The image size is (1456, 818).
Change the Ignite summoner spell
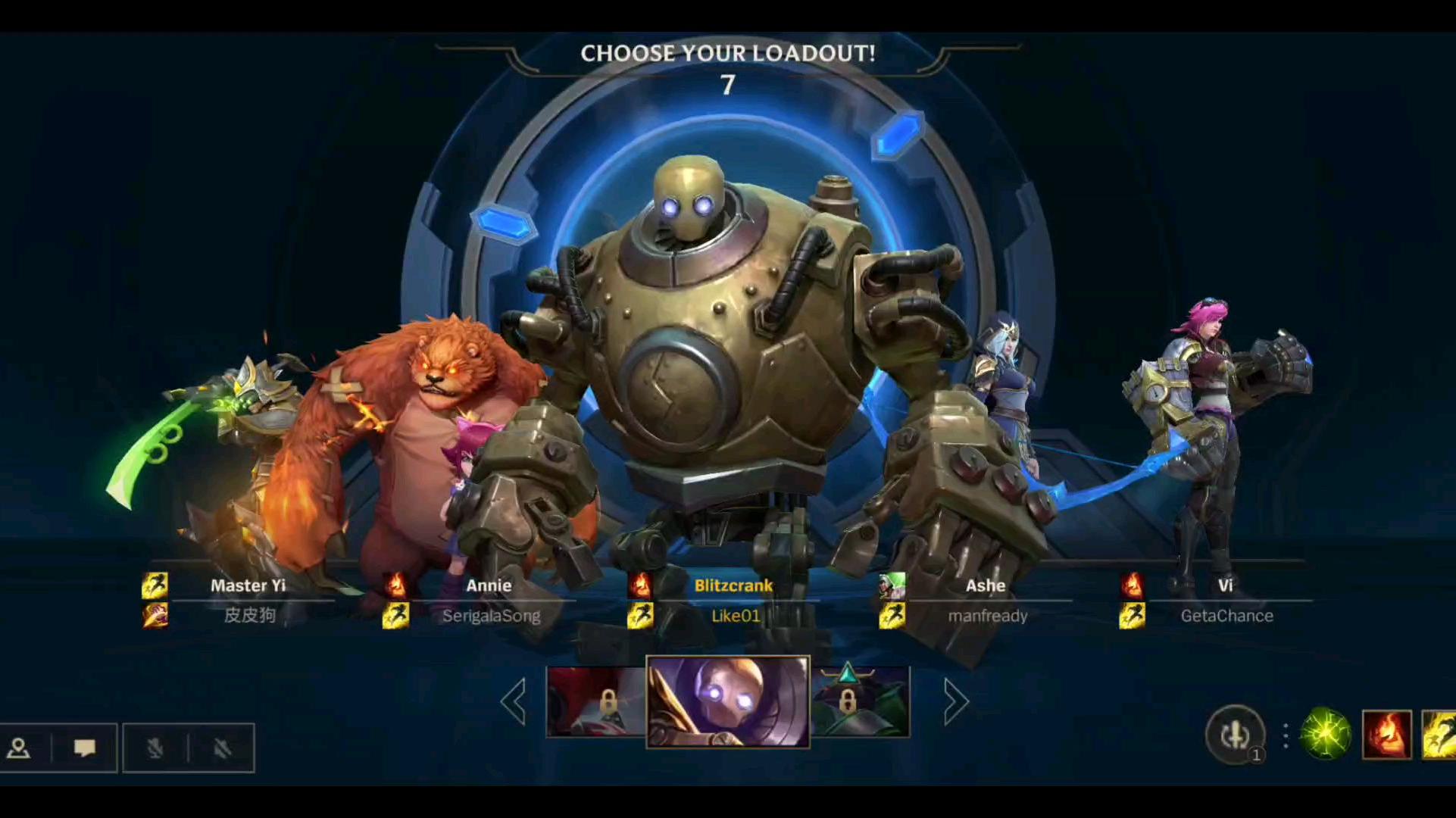pos(1386,734)
